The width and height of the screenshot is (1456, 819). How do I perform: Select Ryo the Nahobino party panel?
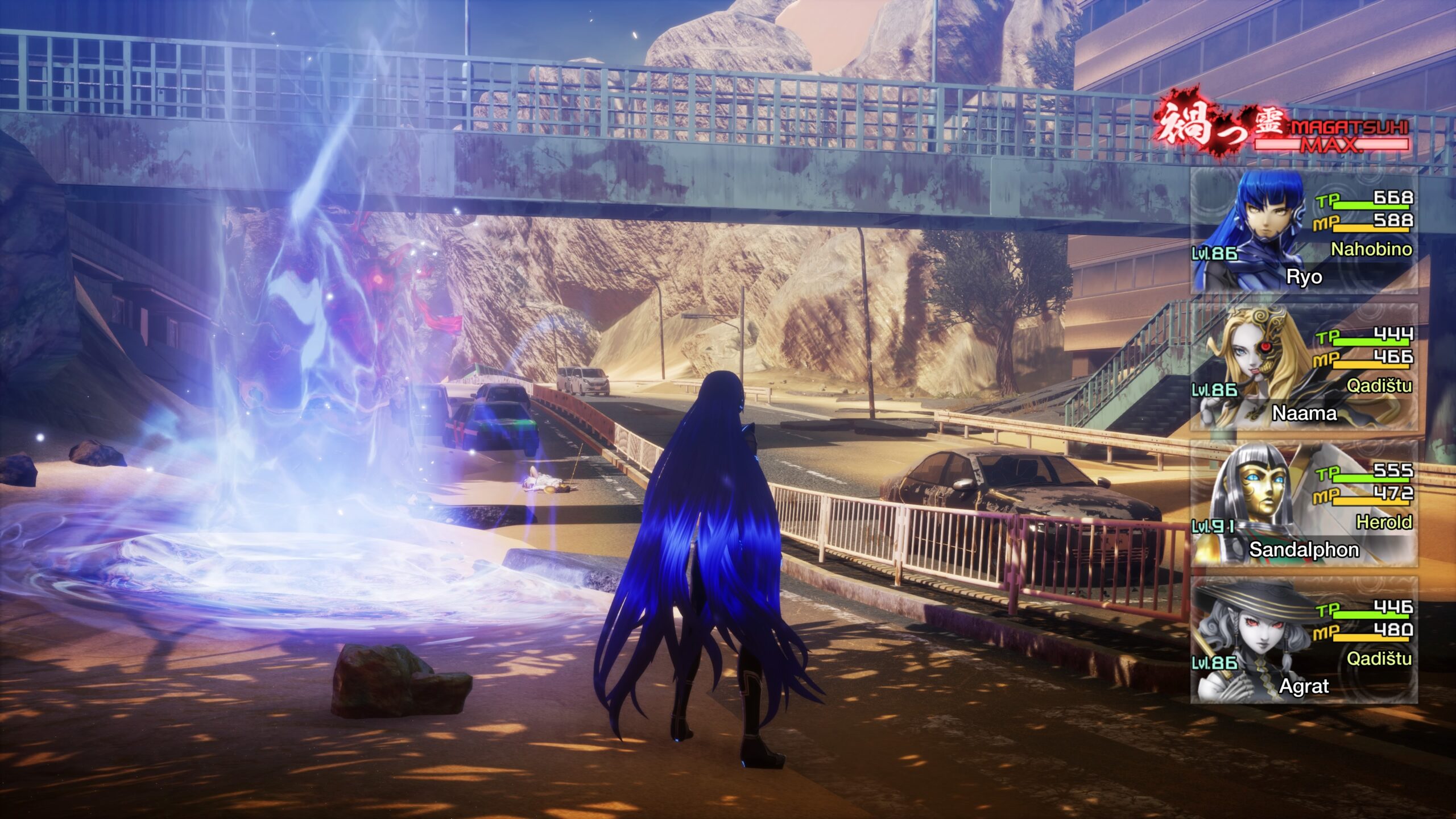(x=1304, y=231)
